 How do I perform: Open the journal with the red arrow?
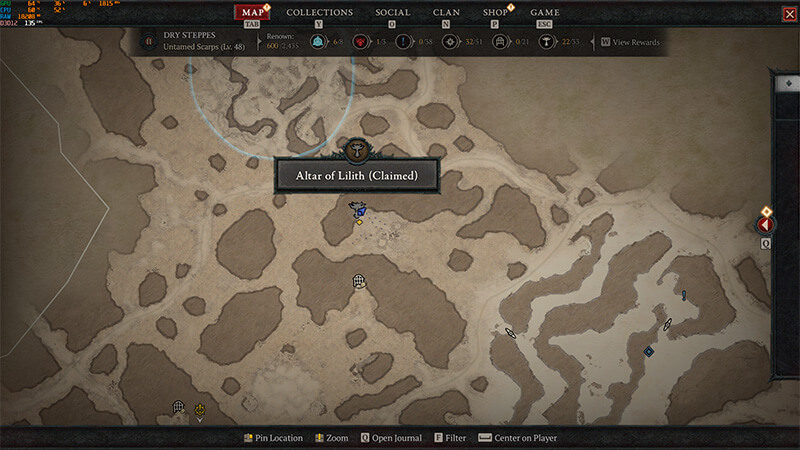[x=765, y=226]
